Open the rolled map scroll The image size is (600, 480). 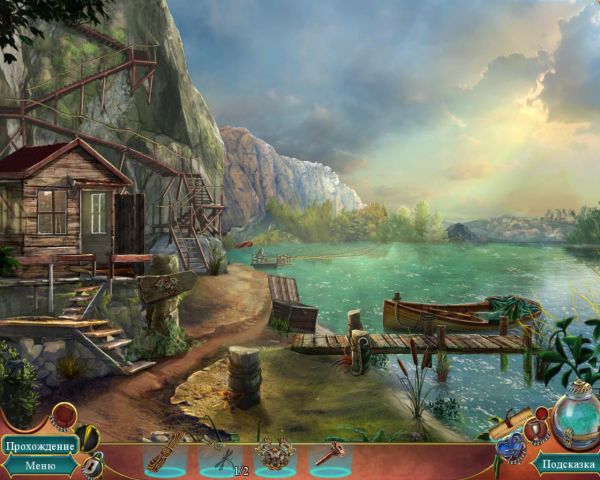(x=508, y=420)
